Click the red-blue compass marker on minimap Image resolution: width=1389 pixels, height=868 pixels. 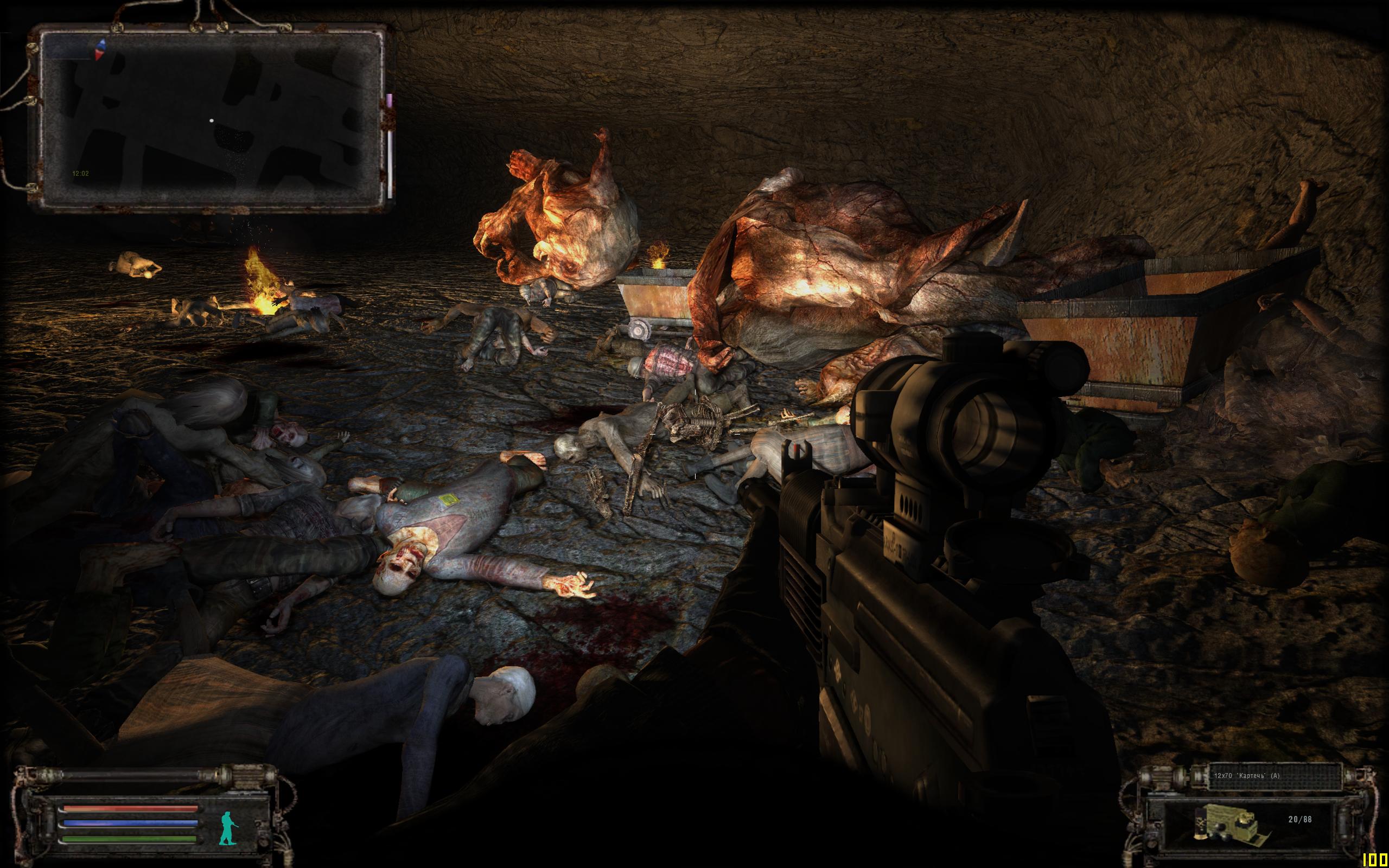[101, 49]
